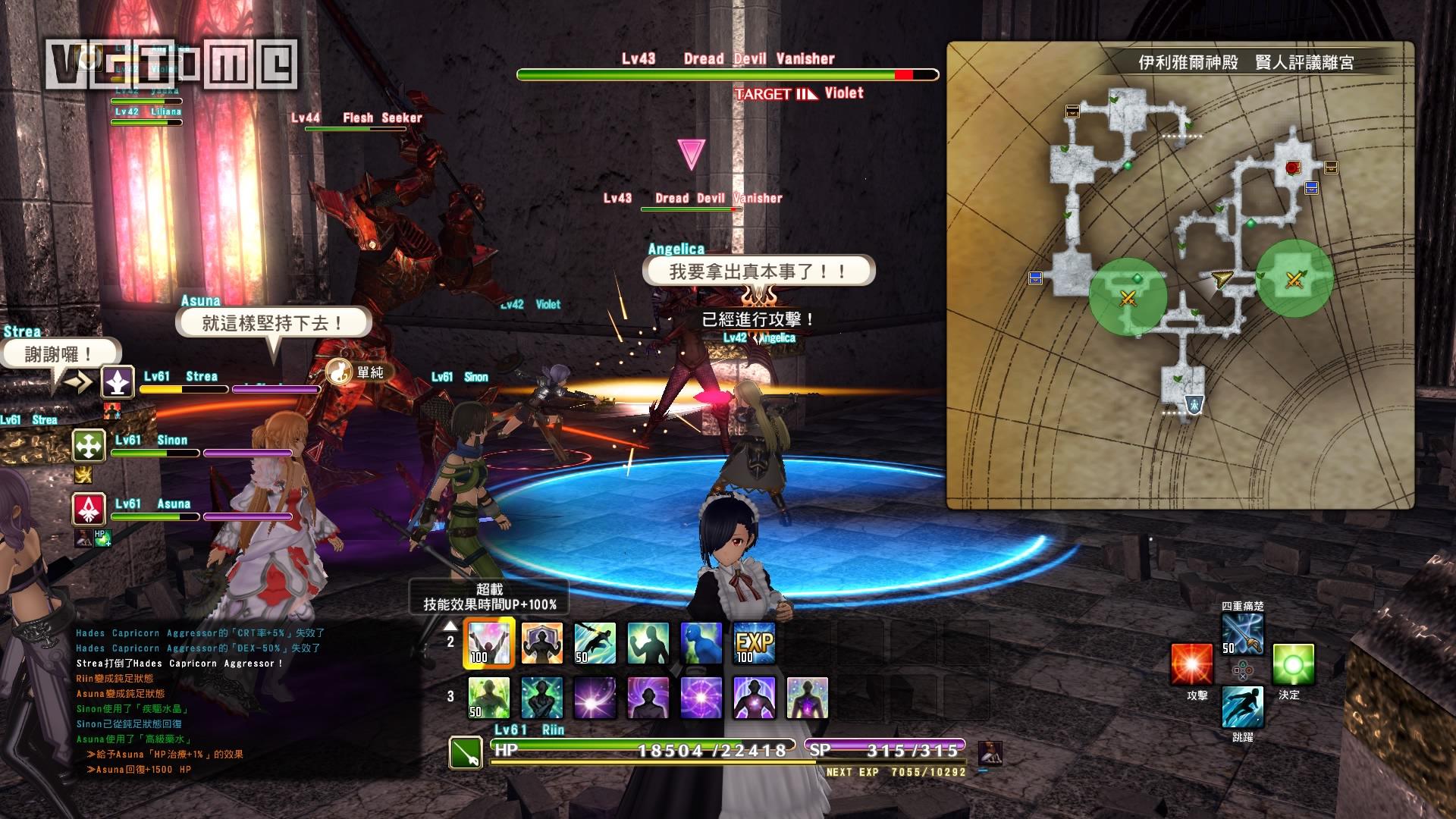Activate the highlighted 超載 Overload skill
This screenshot has height=819, width=1456.
point(489,643)
